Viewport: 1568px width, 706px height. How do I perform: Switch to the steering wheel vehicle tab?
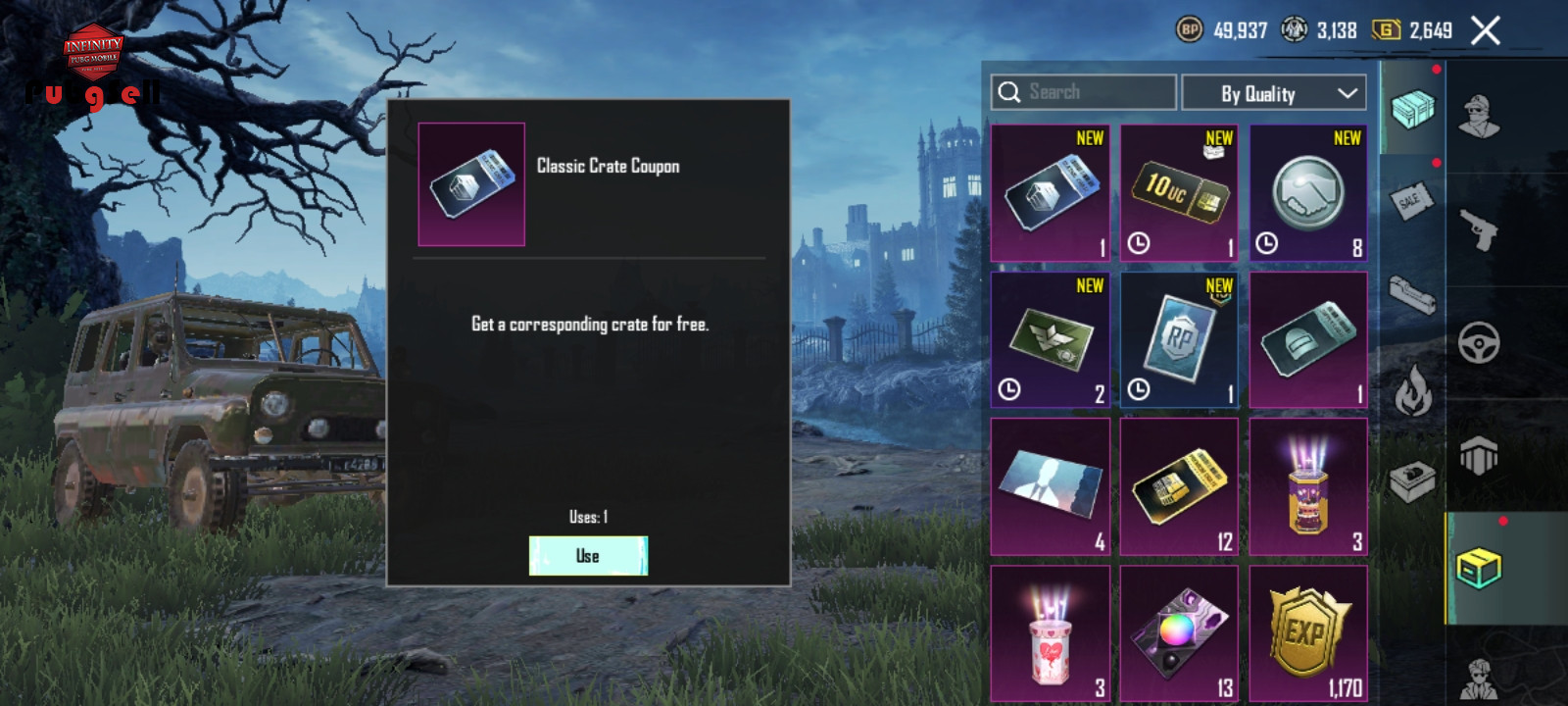(x=1478, y=343)
